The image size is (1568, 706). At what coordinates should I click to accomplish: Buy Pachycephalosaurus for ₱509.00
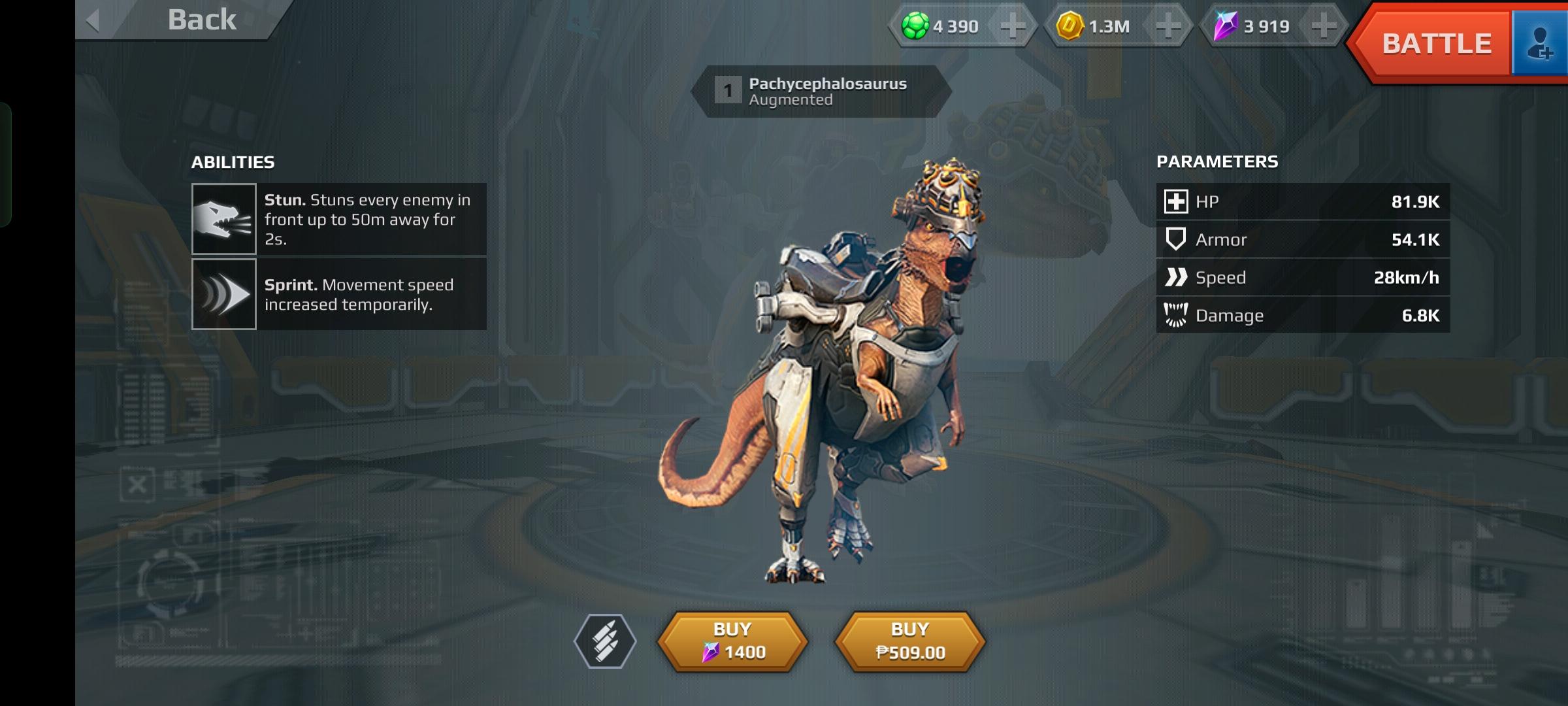tap(910, 641)
